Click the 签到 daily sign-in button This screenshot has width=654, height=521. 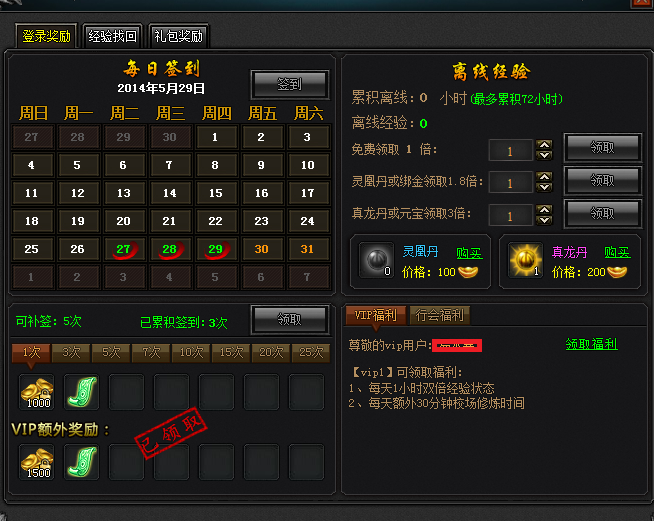tap(289, 85)
